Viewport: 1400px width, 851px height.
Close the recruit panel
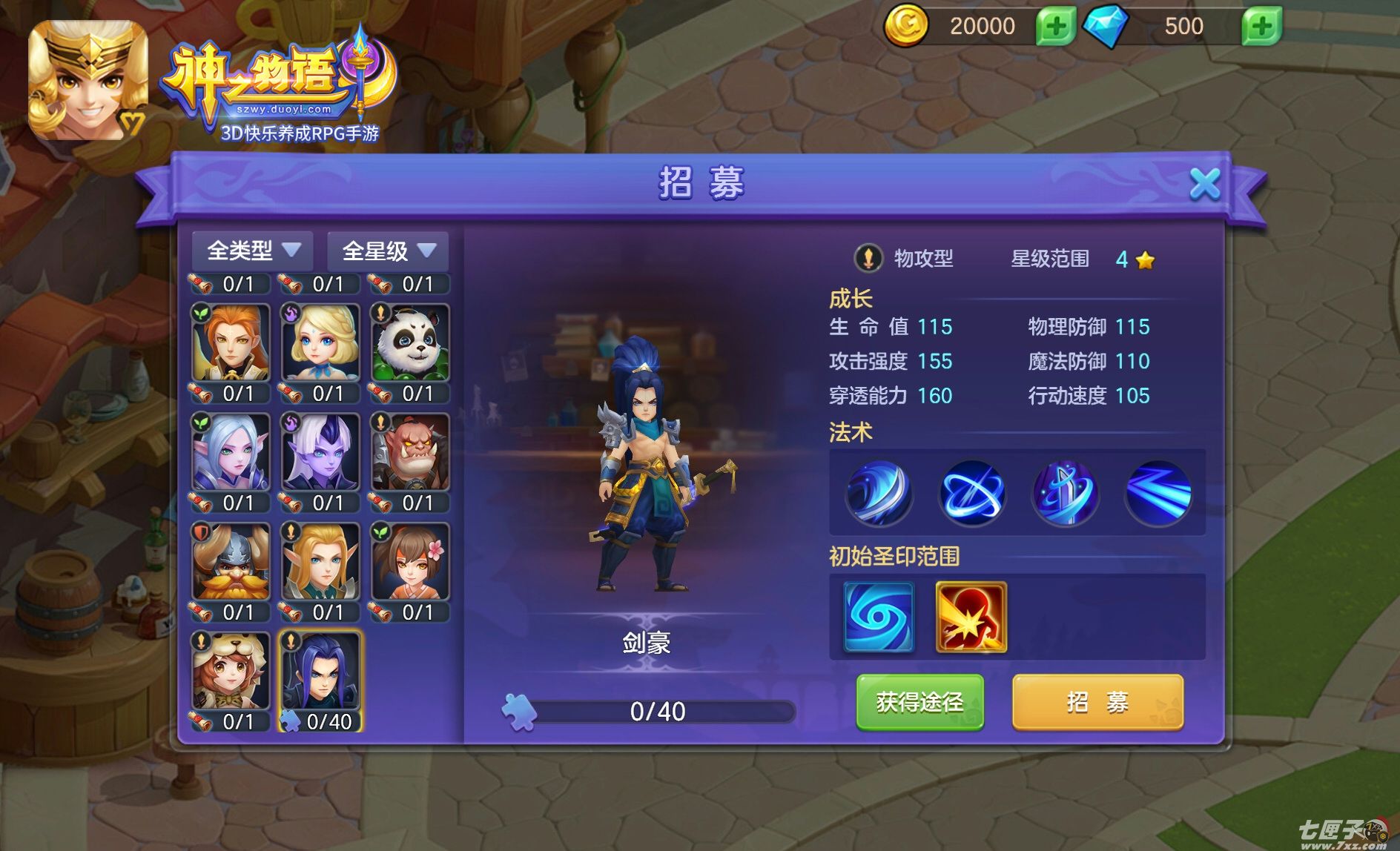pos(1204,183)
